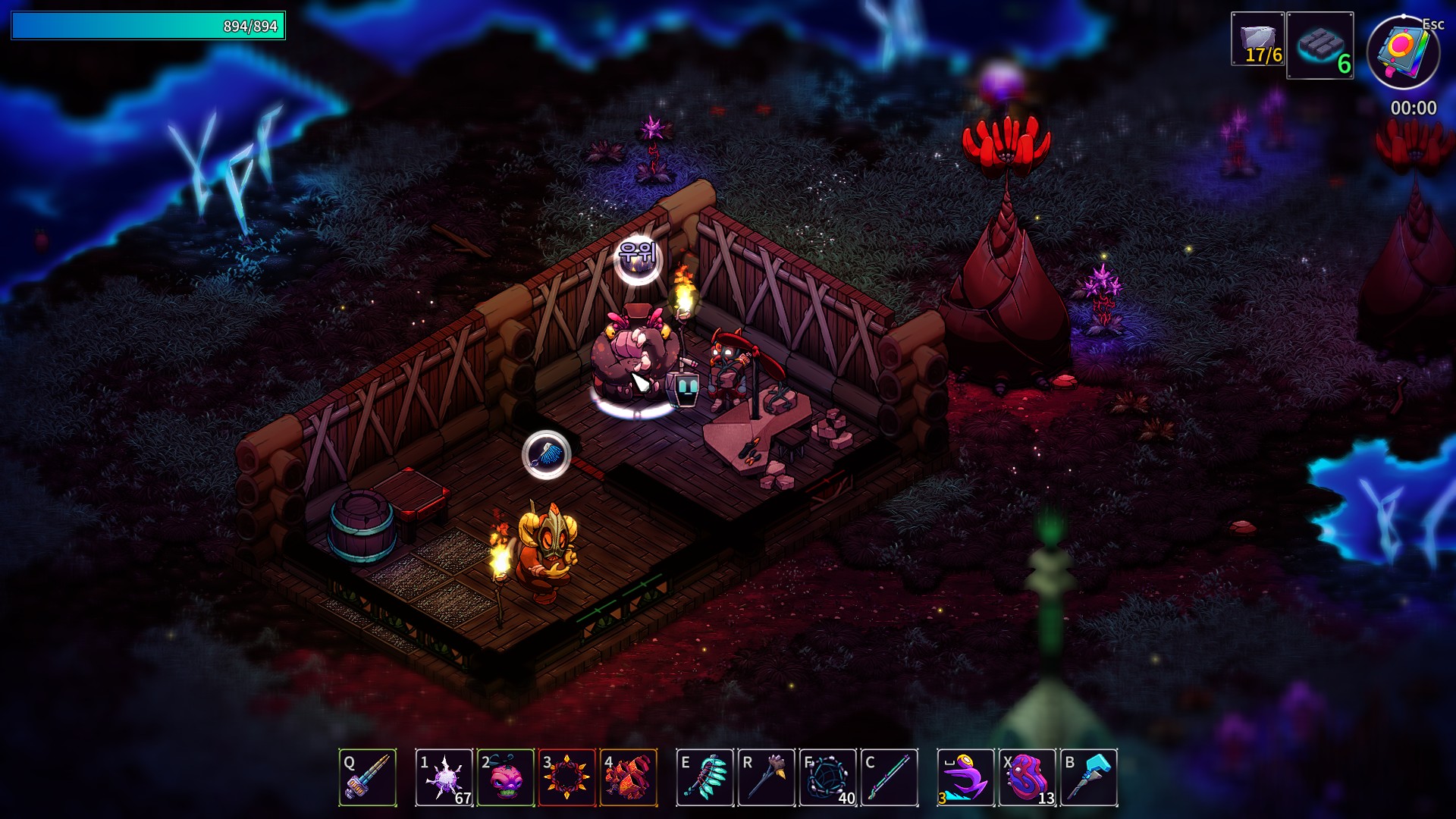Equip the teal feathered saw tool
This screenshot has width=1456, height=819.
pyautogui.click(x=705, y=777)
